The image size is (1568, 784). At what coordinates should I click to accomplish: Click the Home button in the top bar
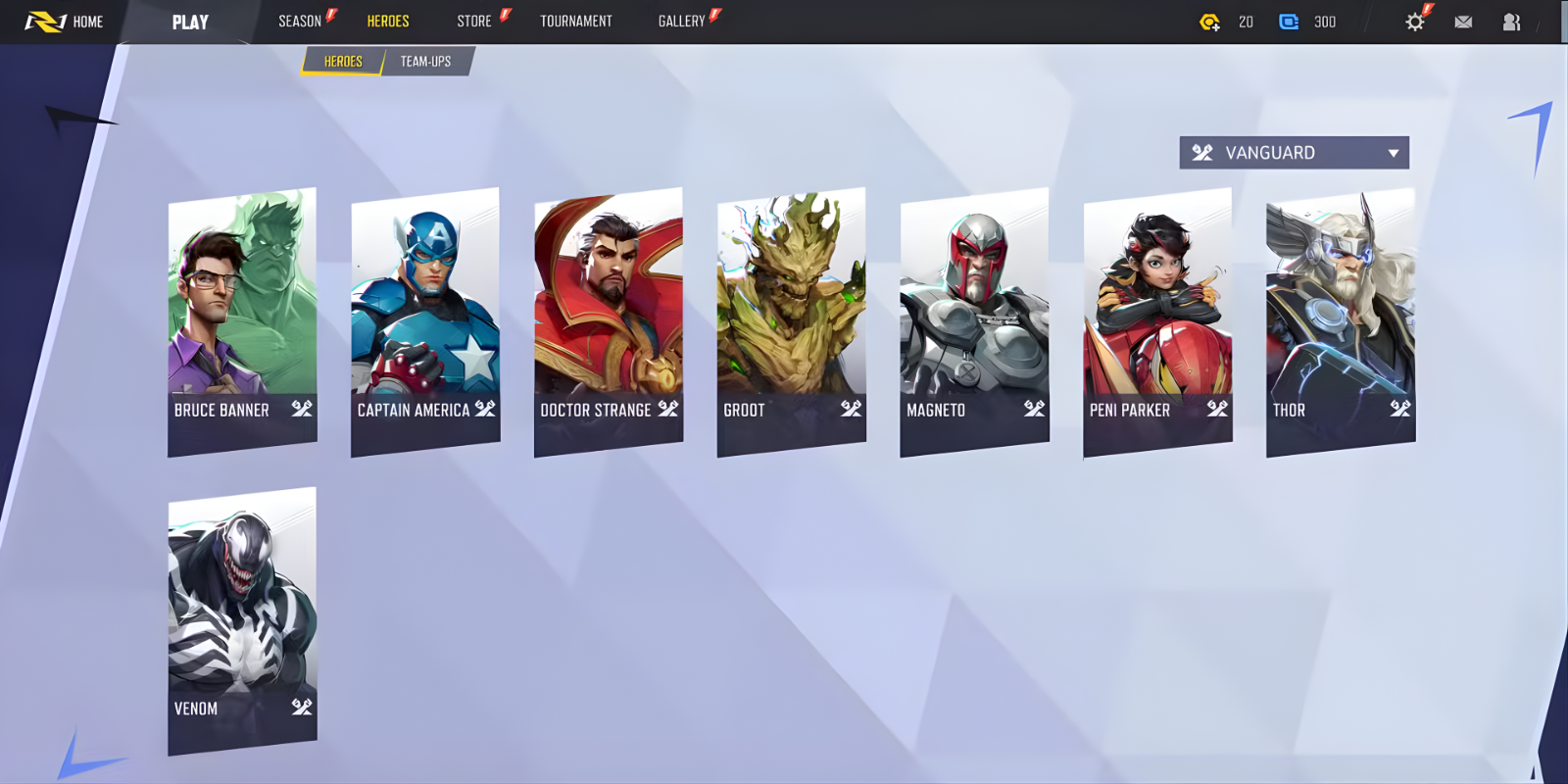pos(86,21)
